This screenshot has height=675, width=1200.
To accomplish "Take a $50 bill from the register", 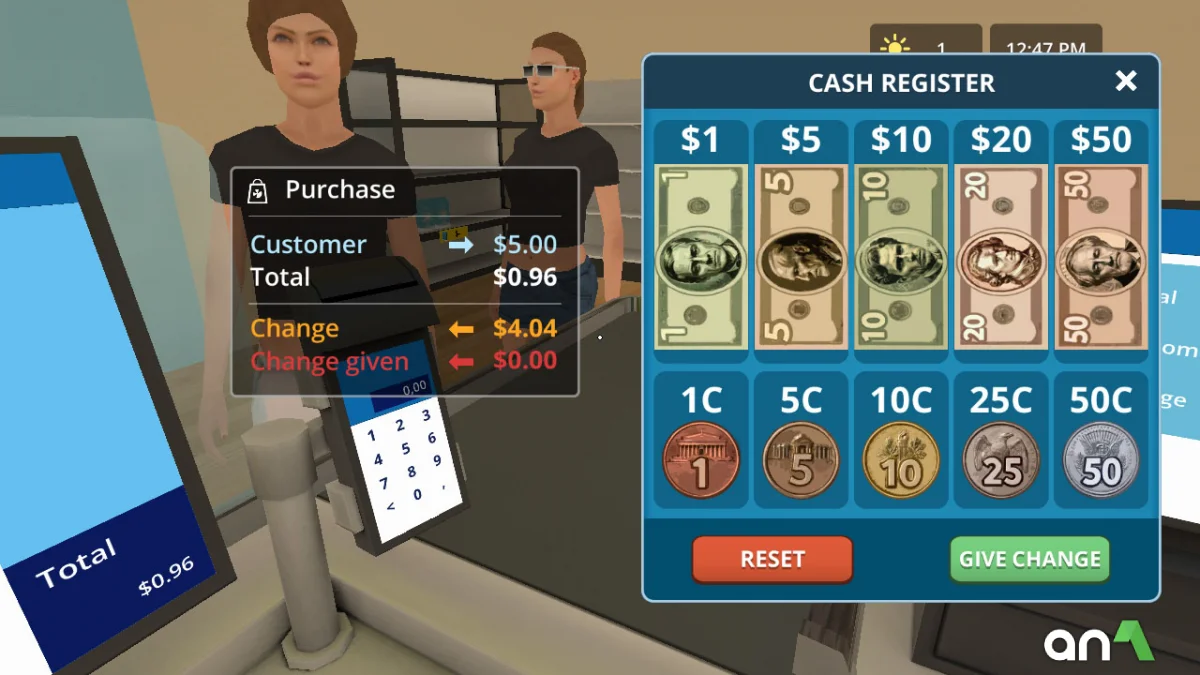I will pyautogui.click(x=1101, y=258).
